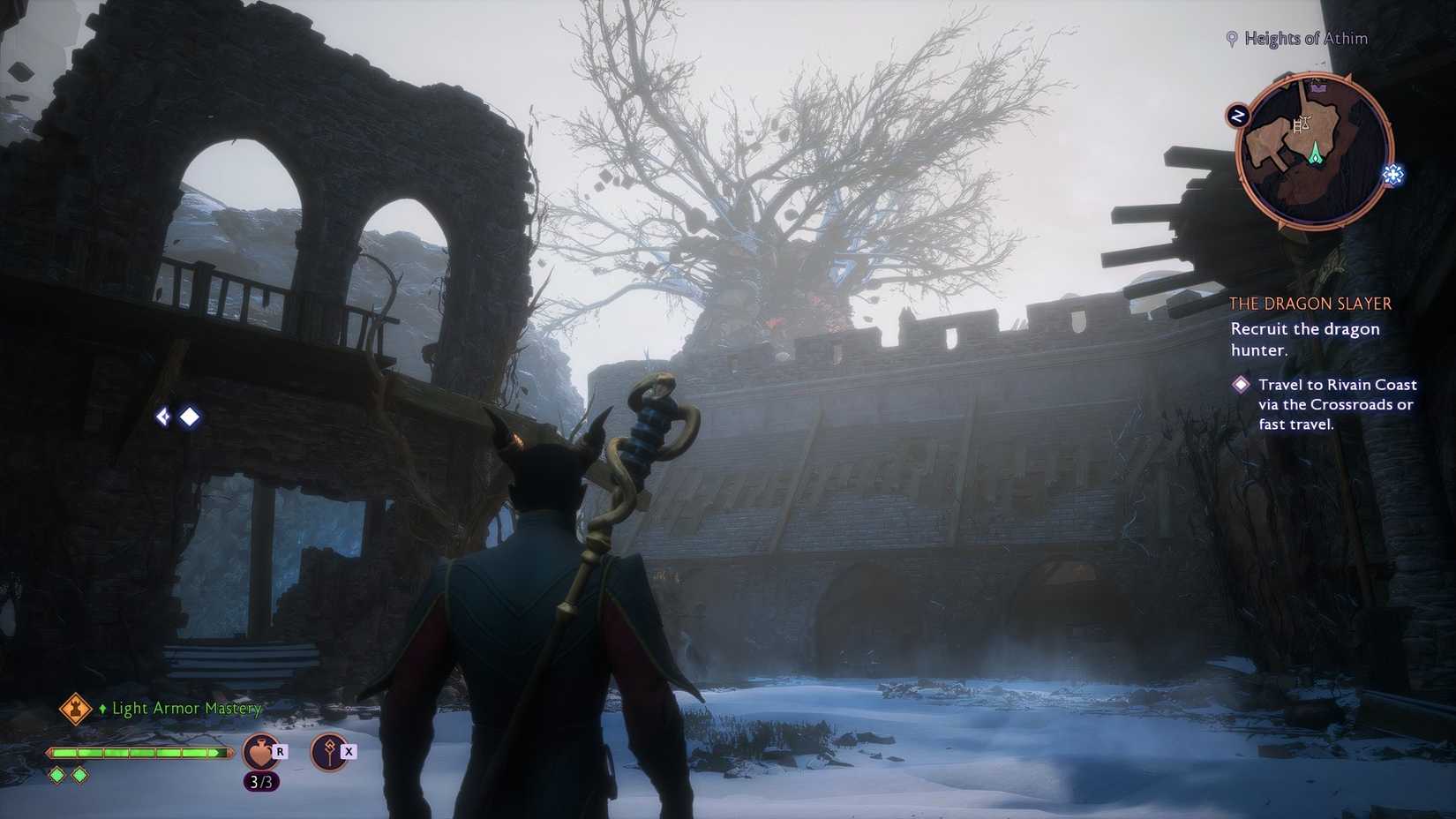Image resolution: width=1456 pixels, height=819 pixels.
Task: Toggle the white interaction diamond near the ruined wall
Action: [x=188, y=417]
